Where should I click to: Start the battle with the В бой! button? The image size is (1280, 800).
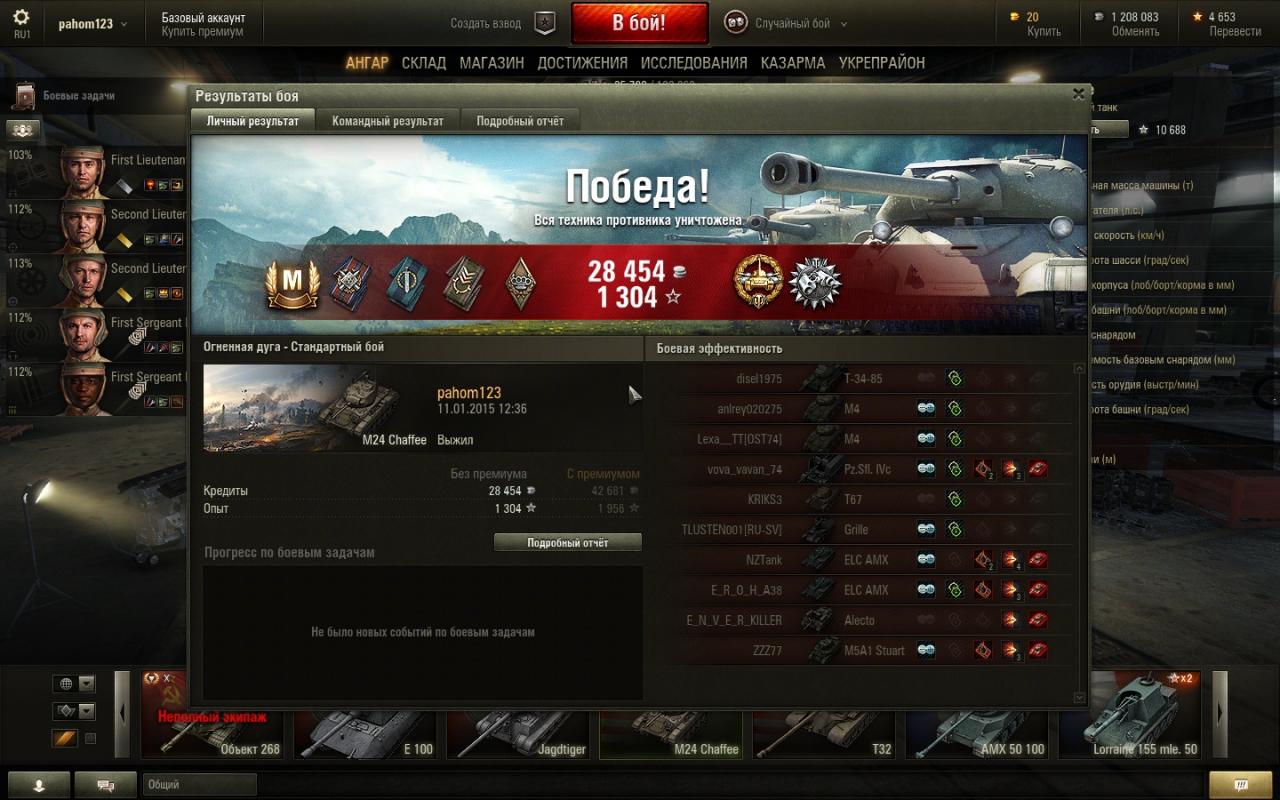point(639,23)
